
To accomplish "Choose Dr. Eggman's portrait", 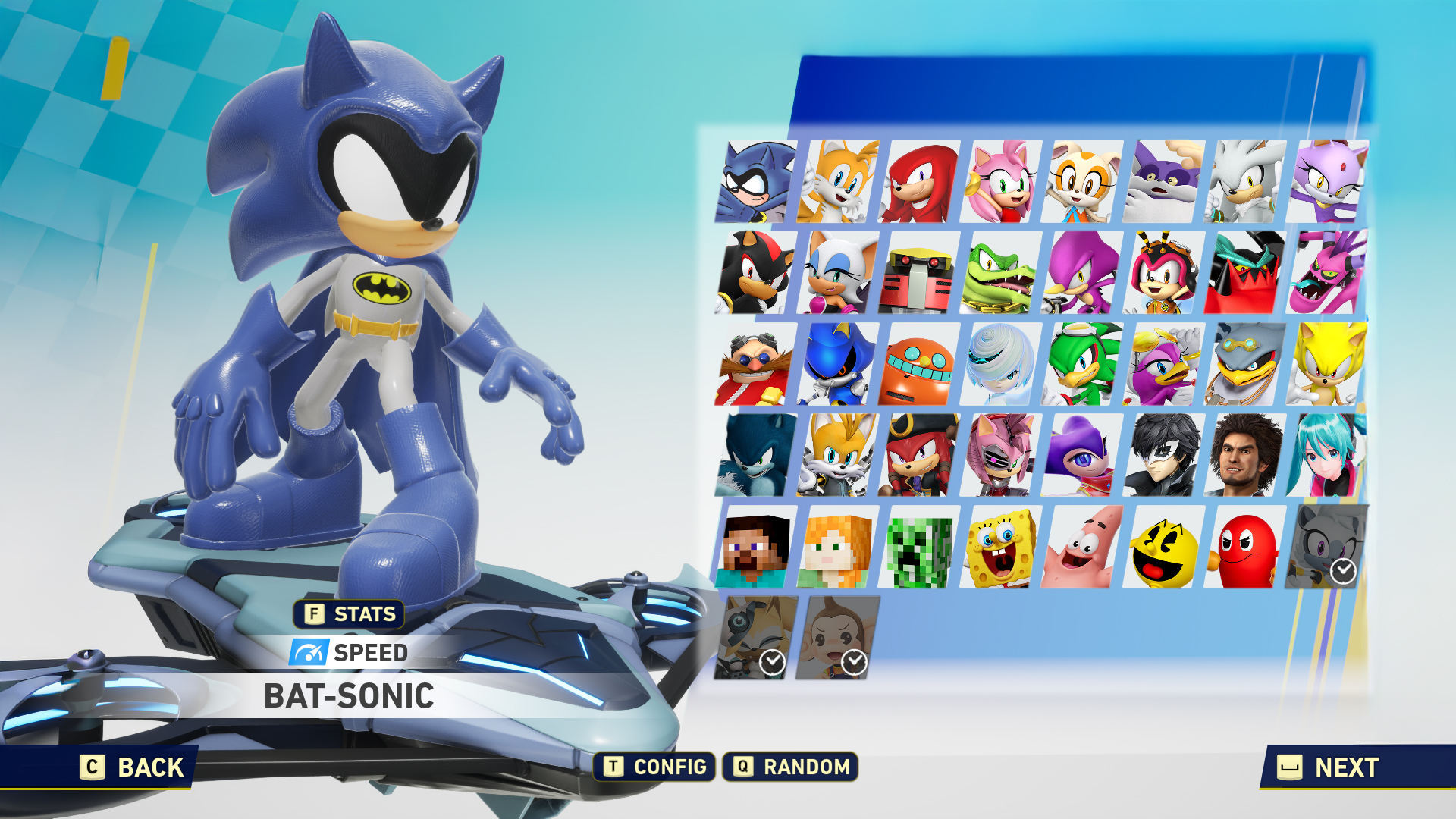I will [755, 365].
